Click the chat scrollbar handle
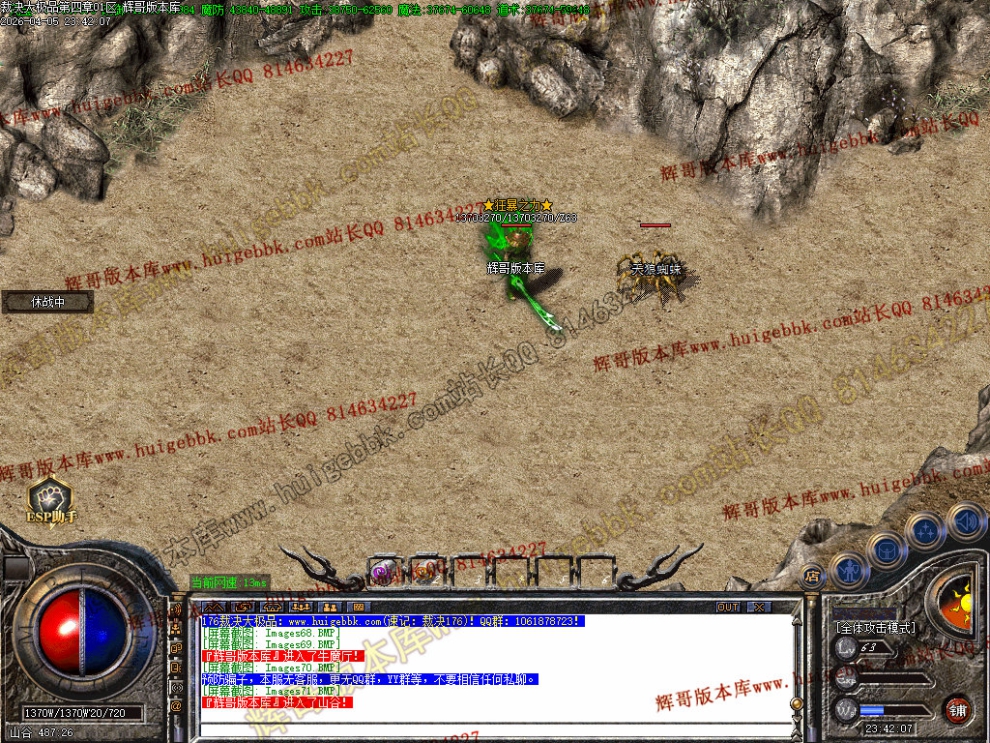 coord(797,704)
